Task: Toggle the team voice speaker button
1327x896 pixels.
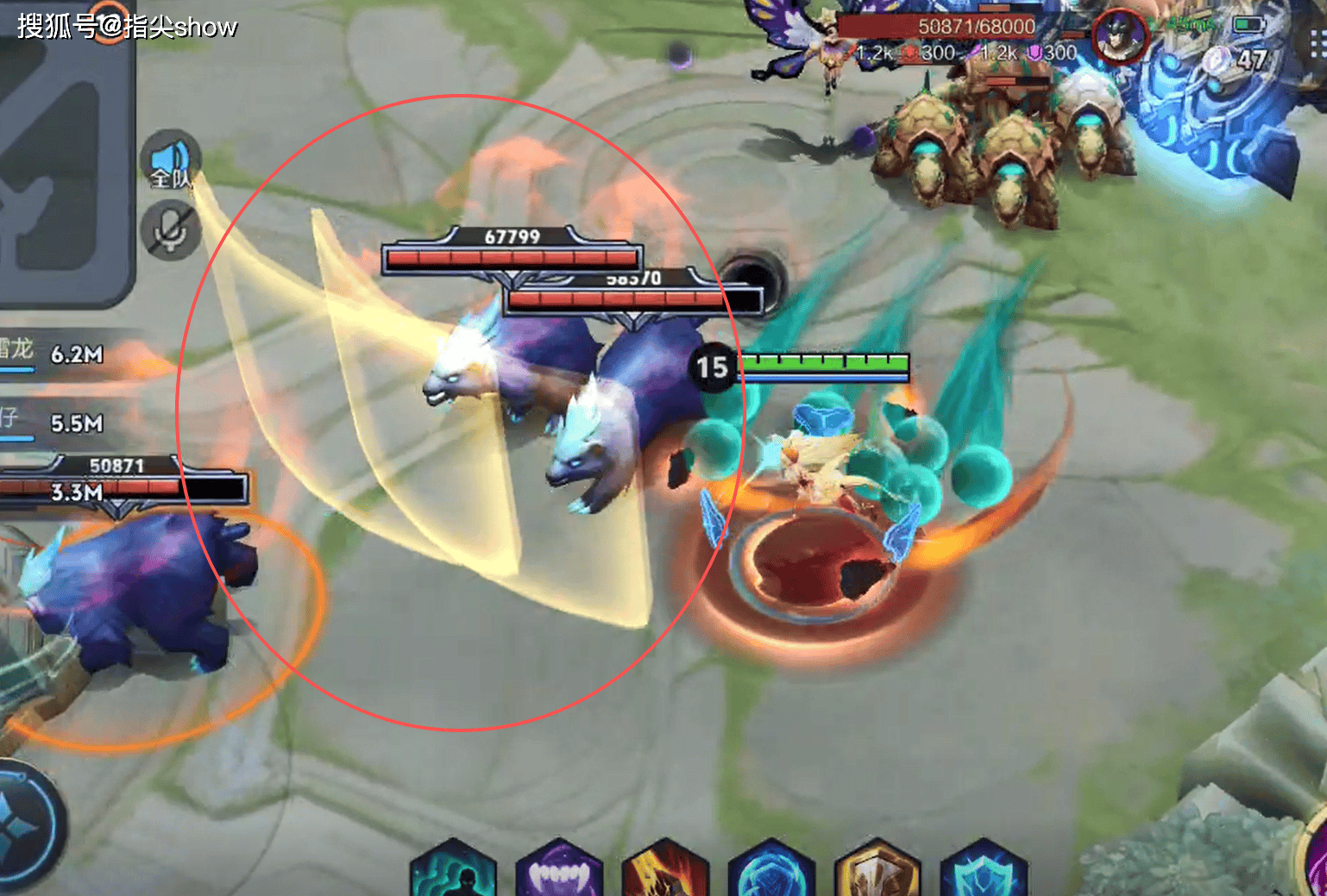Action: [170, 163]
